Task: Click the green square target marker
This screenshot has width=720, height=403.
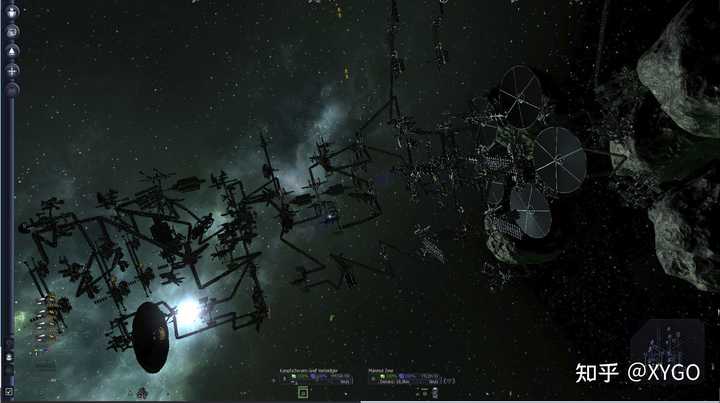Action: (302, 393)
